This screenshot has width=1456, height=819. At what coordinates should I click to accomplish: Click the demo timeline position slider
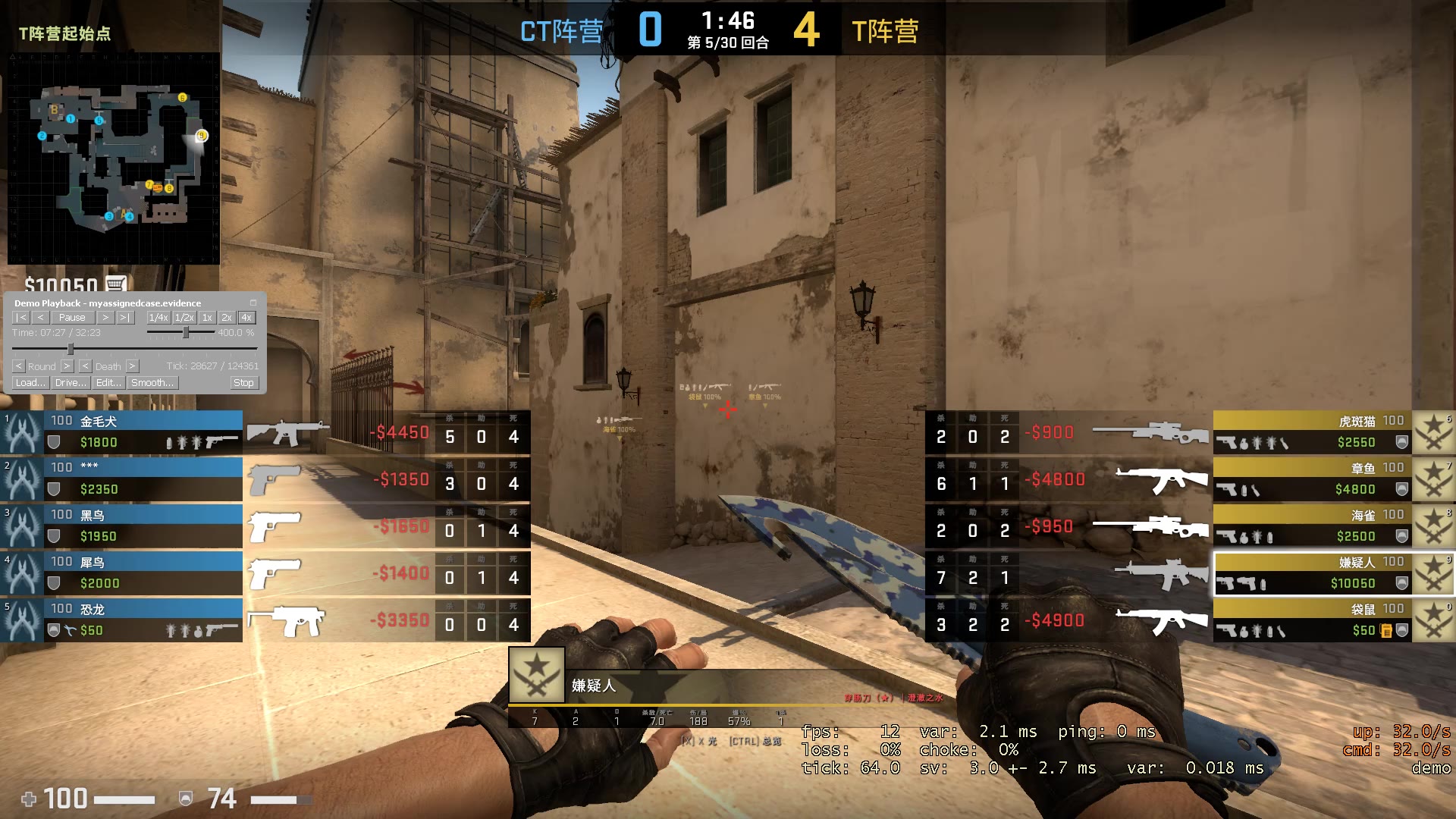coord(72,350)
